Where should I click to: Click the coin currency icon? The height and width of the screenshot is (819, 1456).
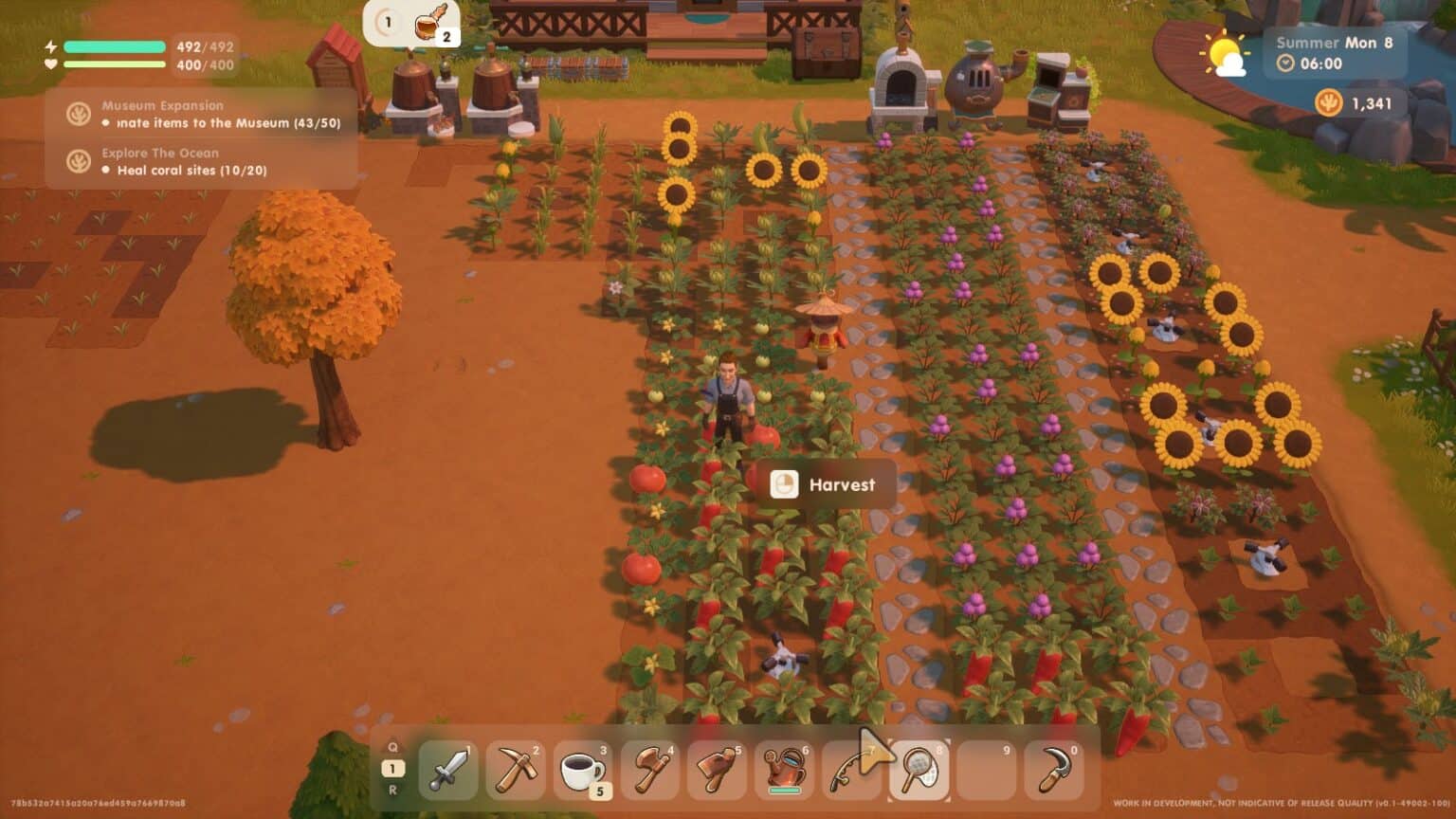tap(1329, 102)
